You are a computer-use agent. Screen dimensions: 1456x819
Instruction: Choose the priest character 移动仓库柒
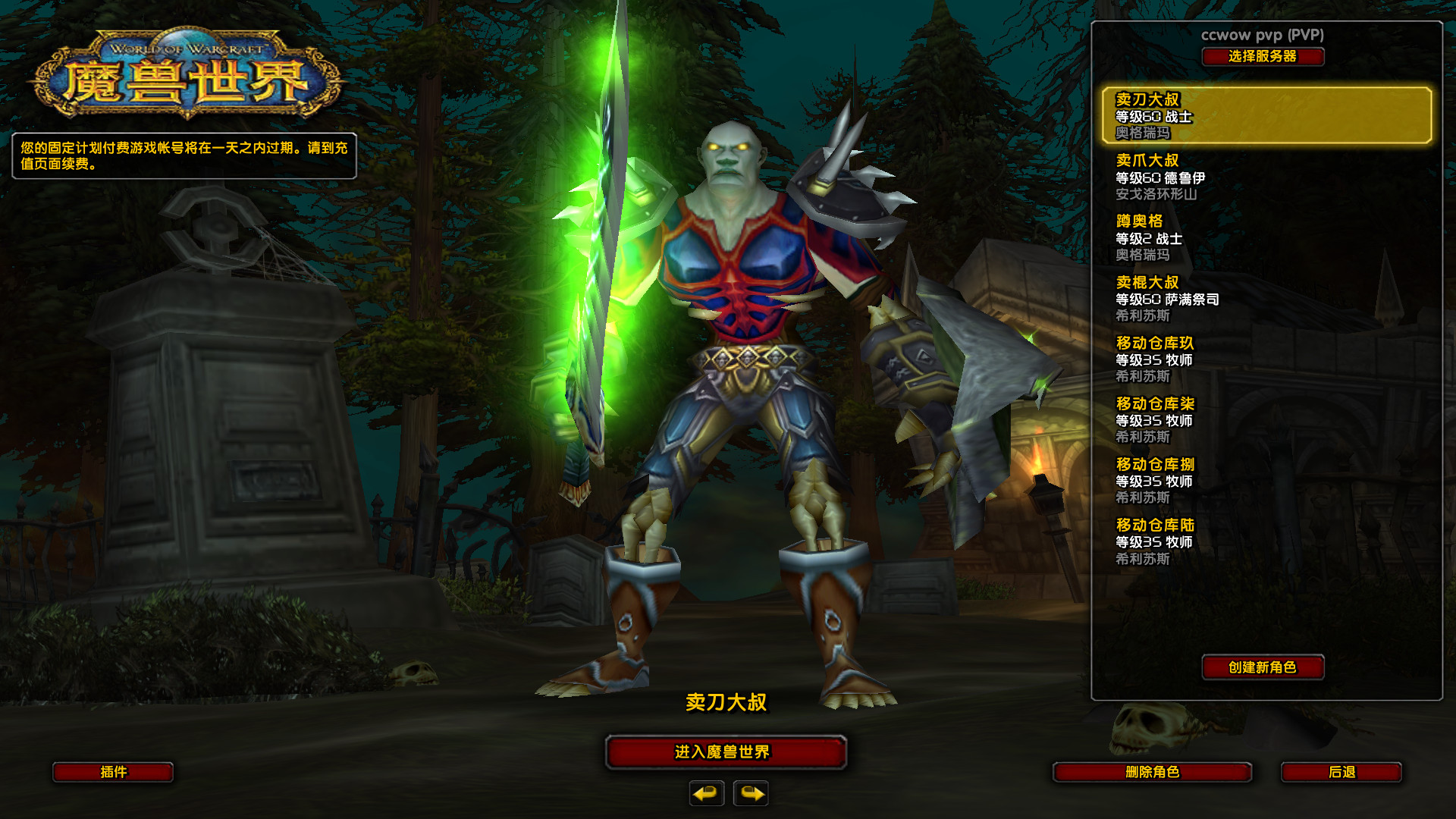[x=1266, y=419]
